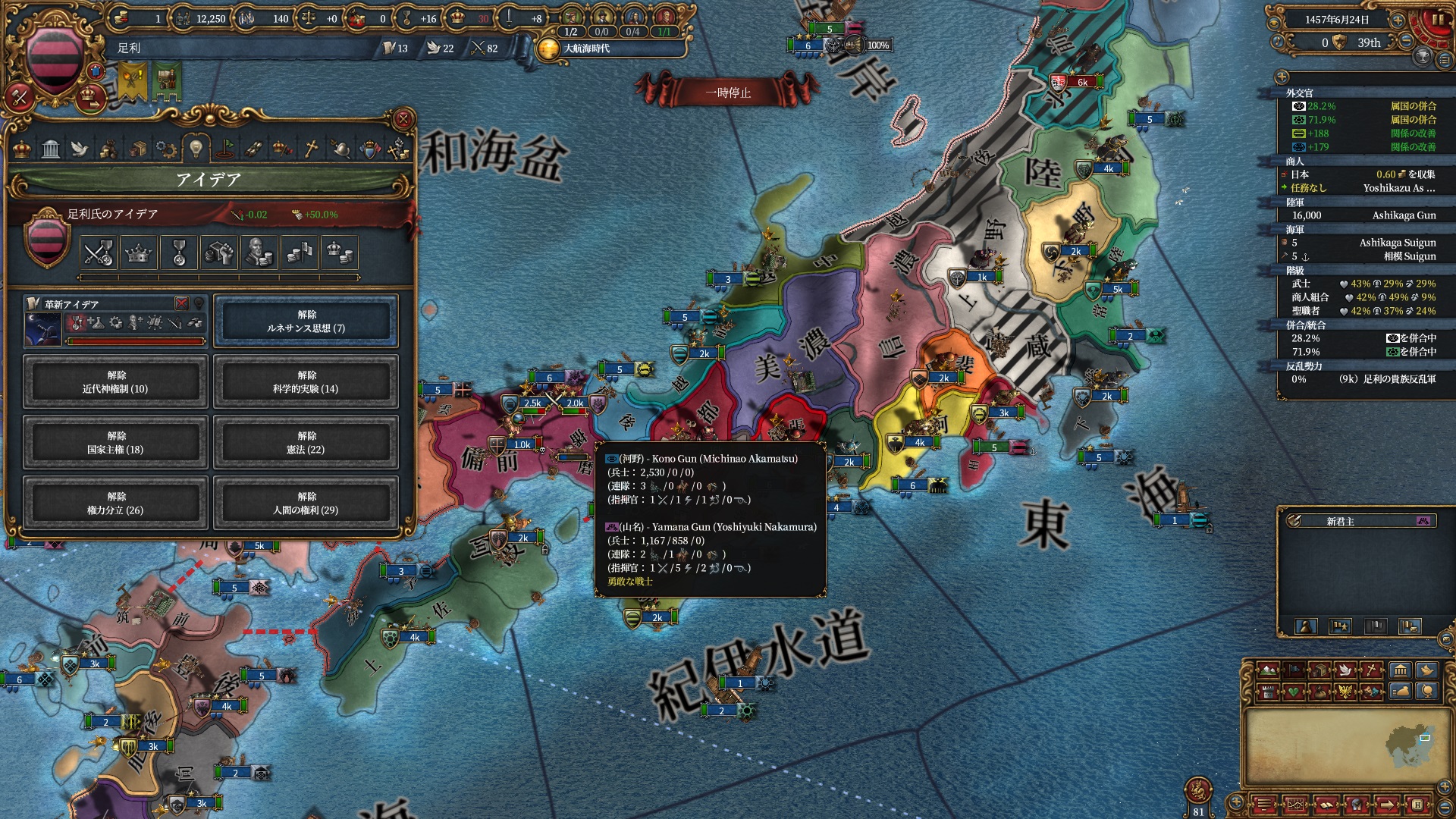Open the crown court tab
1456x819 pixels.
coord(22,149)
